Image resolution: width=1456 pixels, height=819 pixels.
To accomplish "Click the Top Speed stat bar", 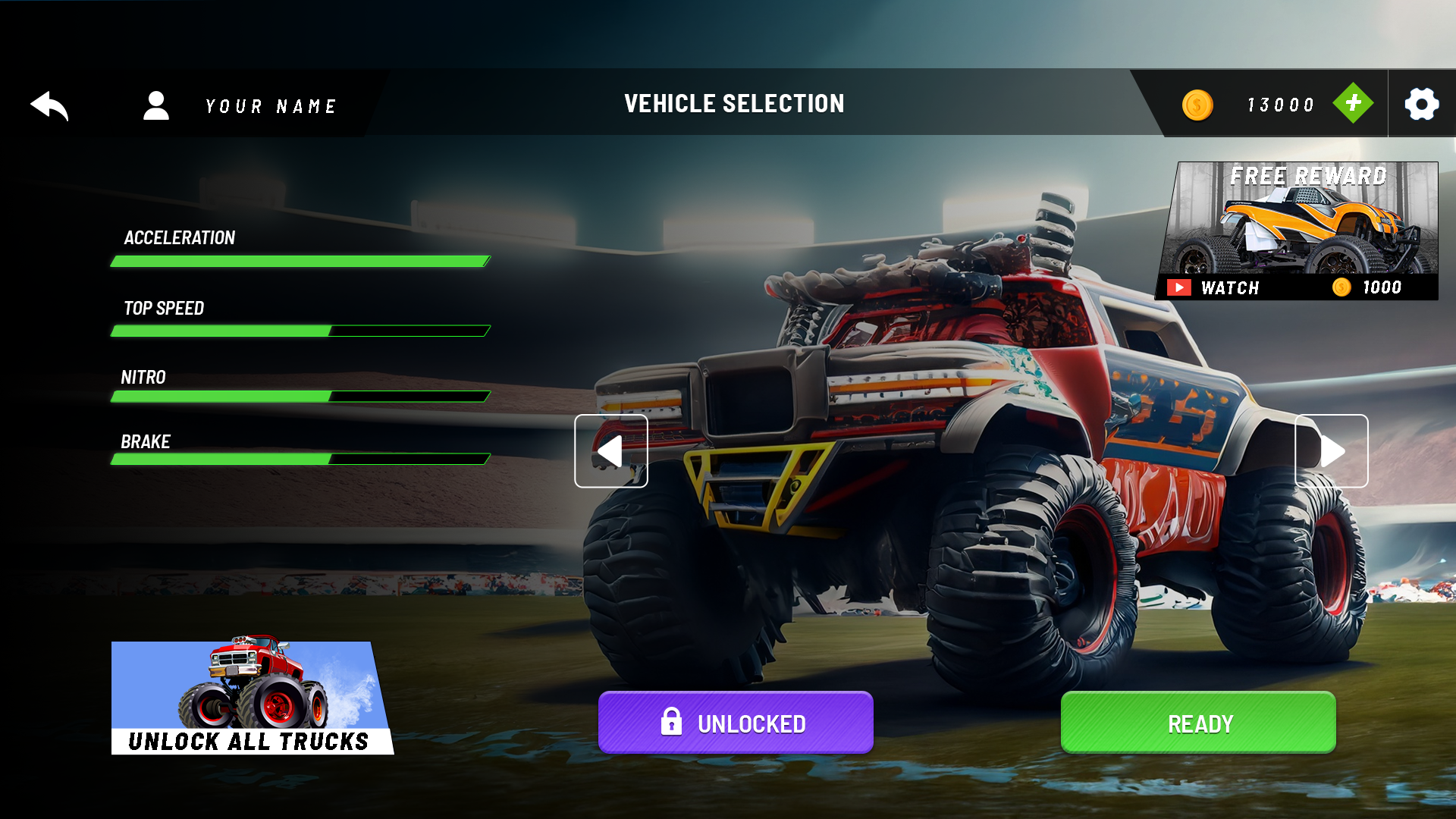I will [x=300, y=331].
